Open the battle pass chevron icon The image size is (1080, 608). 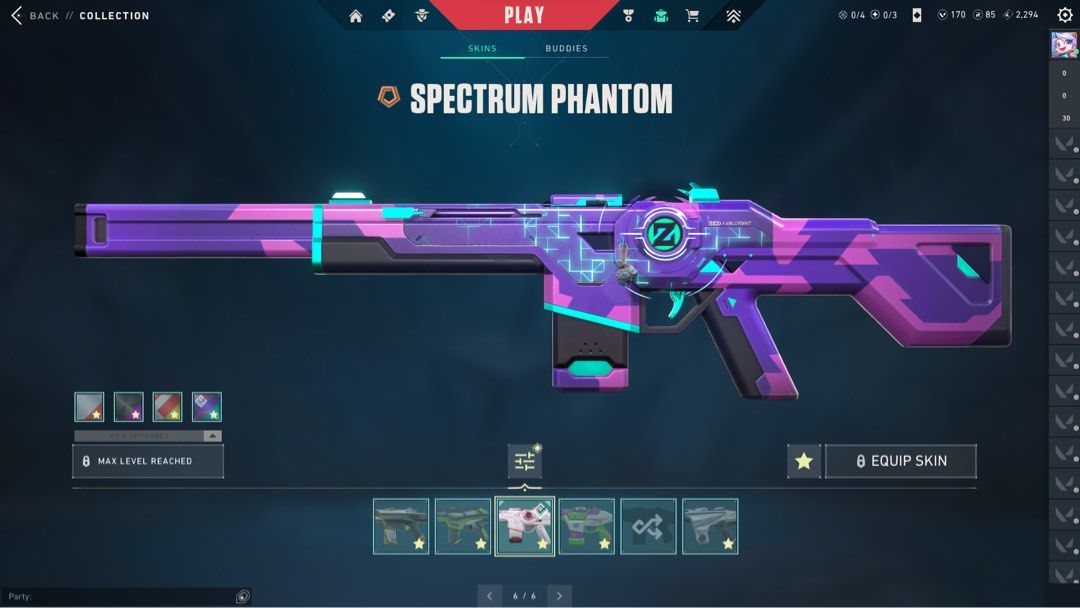(x=733, y=16)
